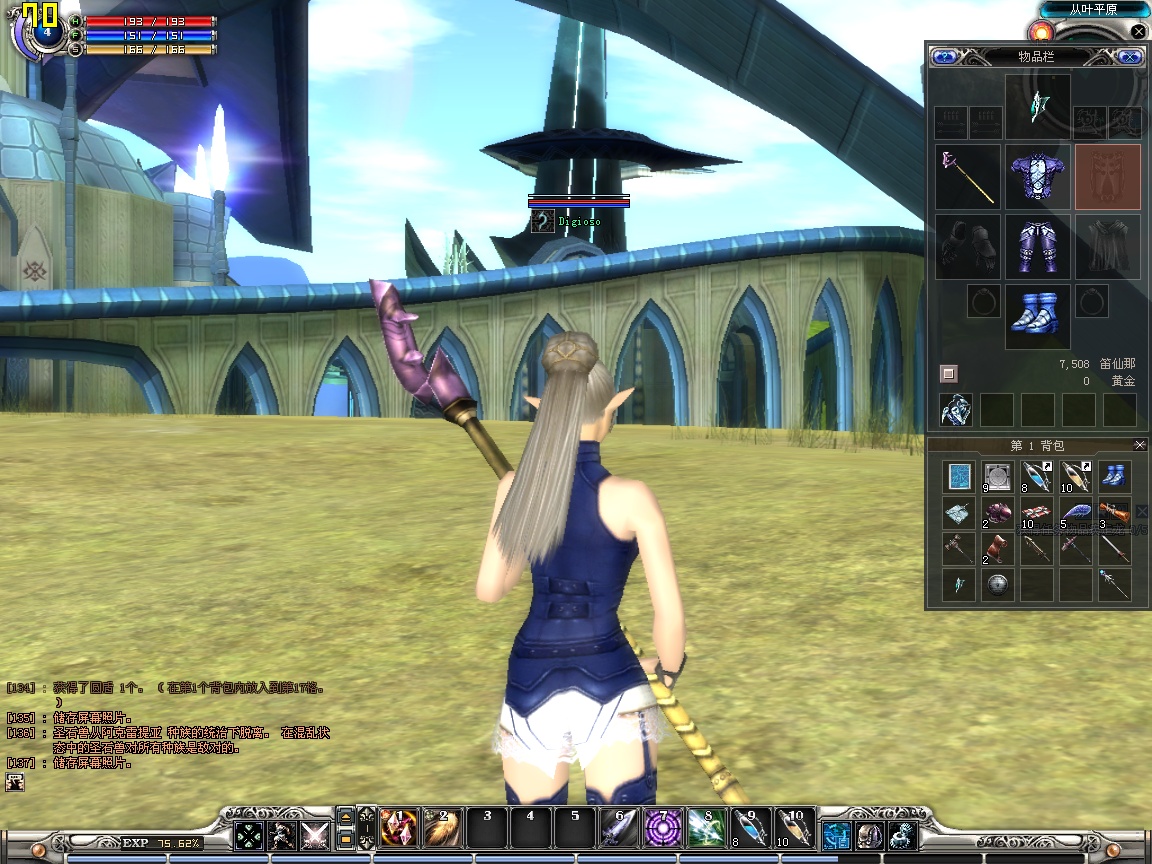Use the orange potion in hotbar slot 10
Image resolution: width=1152 pixels, height=864 pixels.
click(x=795, y=828)
